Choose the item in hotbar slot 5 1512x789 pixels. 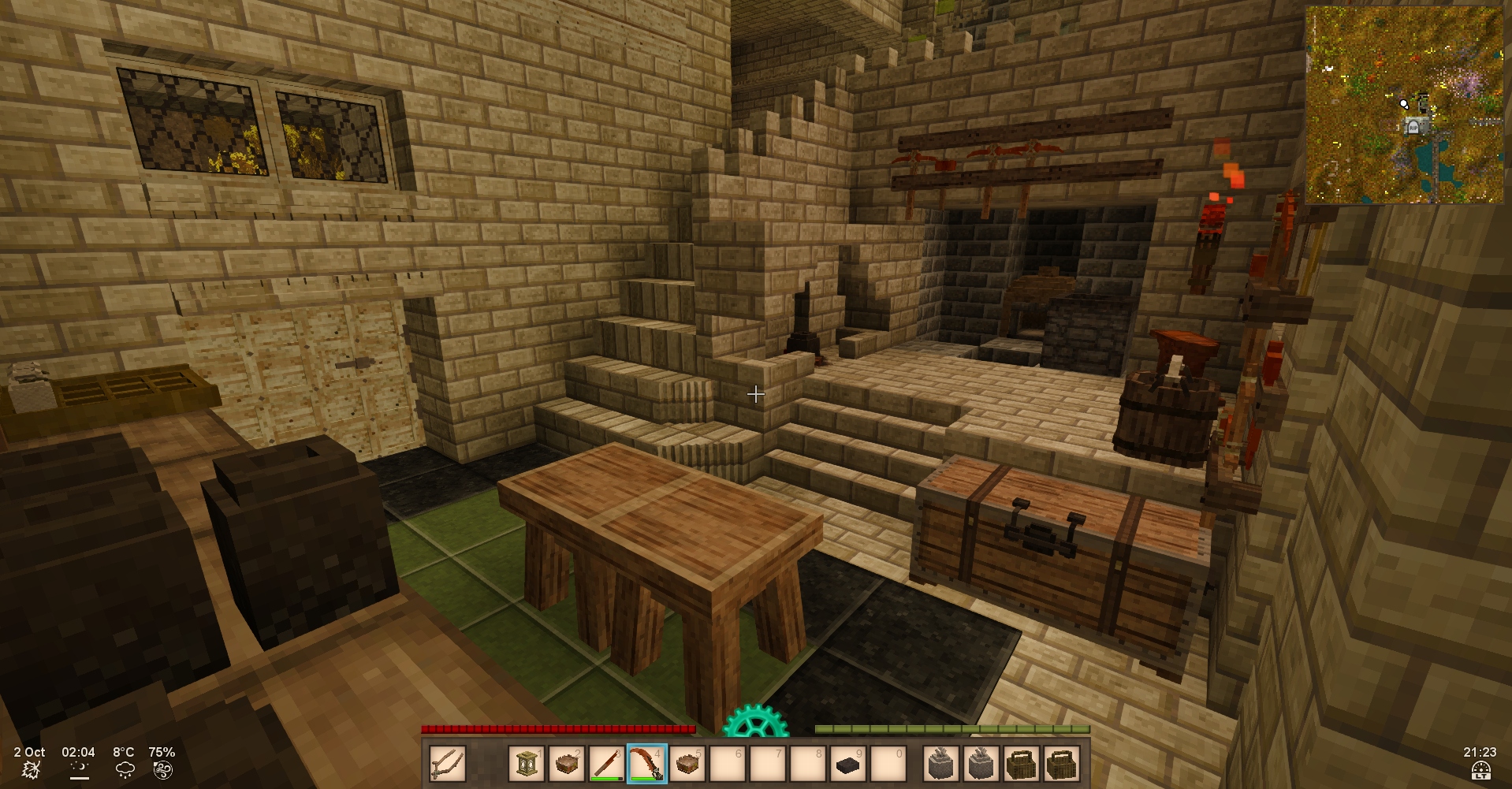(x=687, y=764)
